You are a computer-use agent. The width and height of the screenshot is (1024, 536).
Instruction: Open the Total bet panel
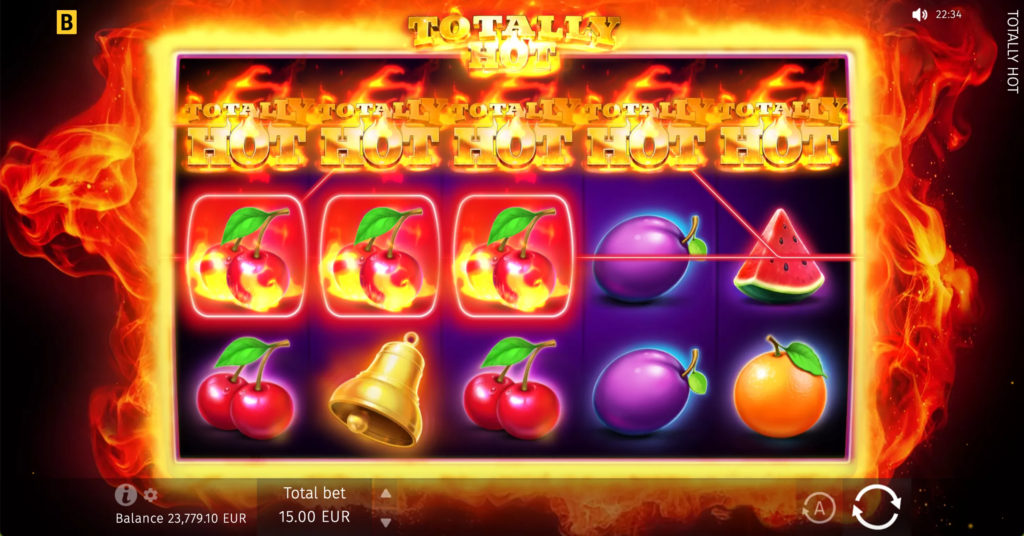[316, 505]
